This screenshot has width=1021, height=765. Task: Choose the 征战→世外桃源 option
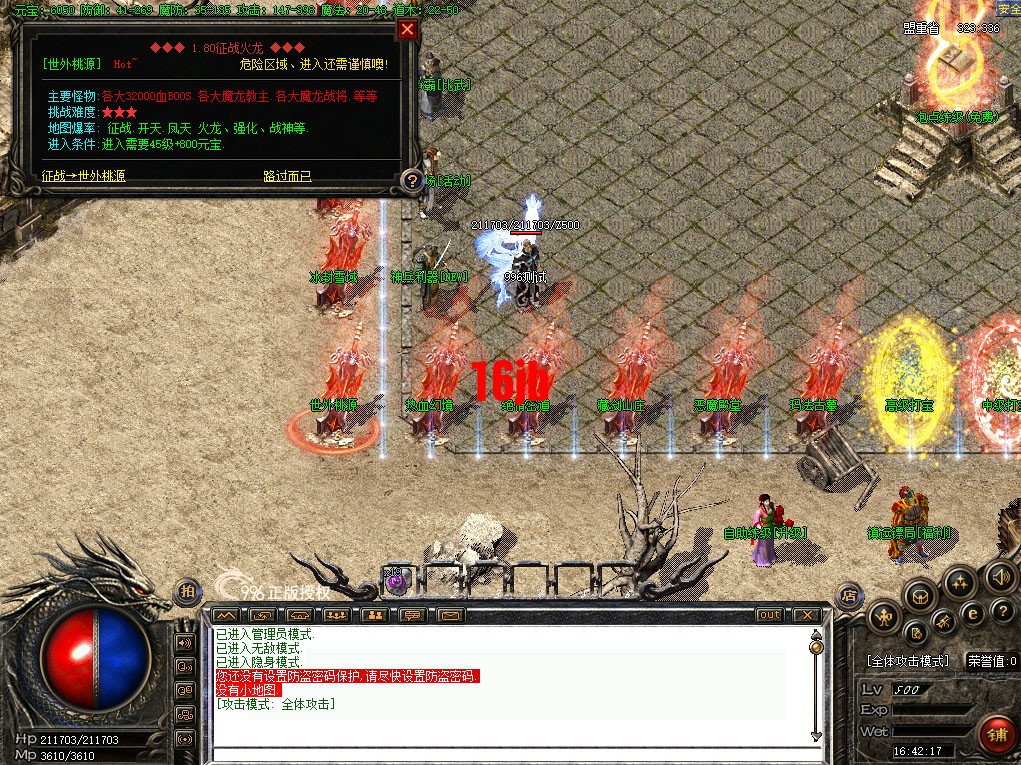[84, 176]
